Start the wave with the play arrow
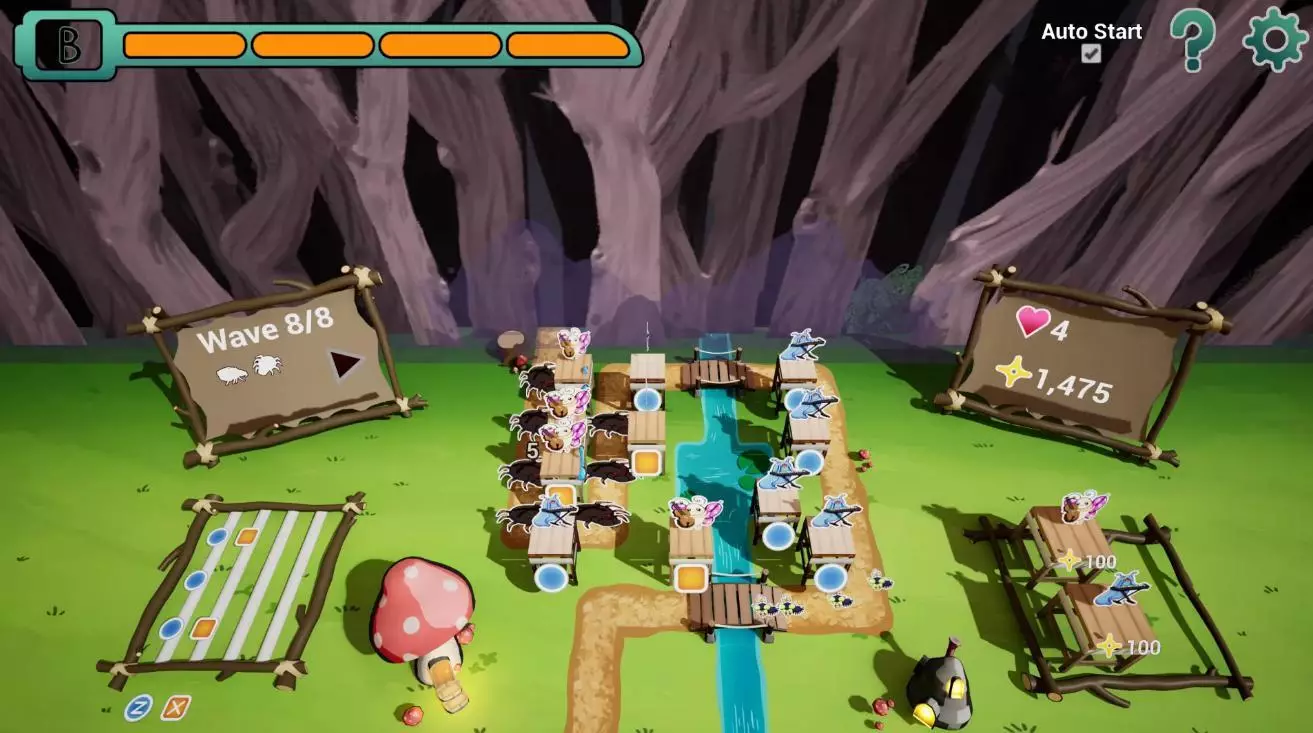The height and width of the screenshot is (733, 1313). coord(346,365)
